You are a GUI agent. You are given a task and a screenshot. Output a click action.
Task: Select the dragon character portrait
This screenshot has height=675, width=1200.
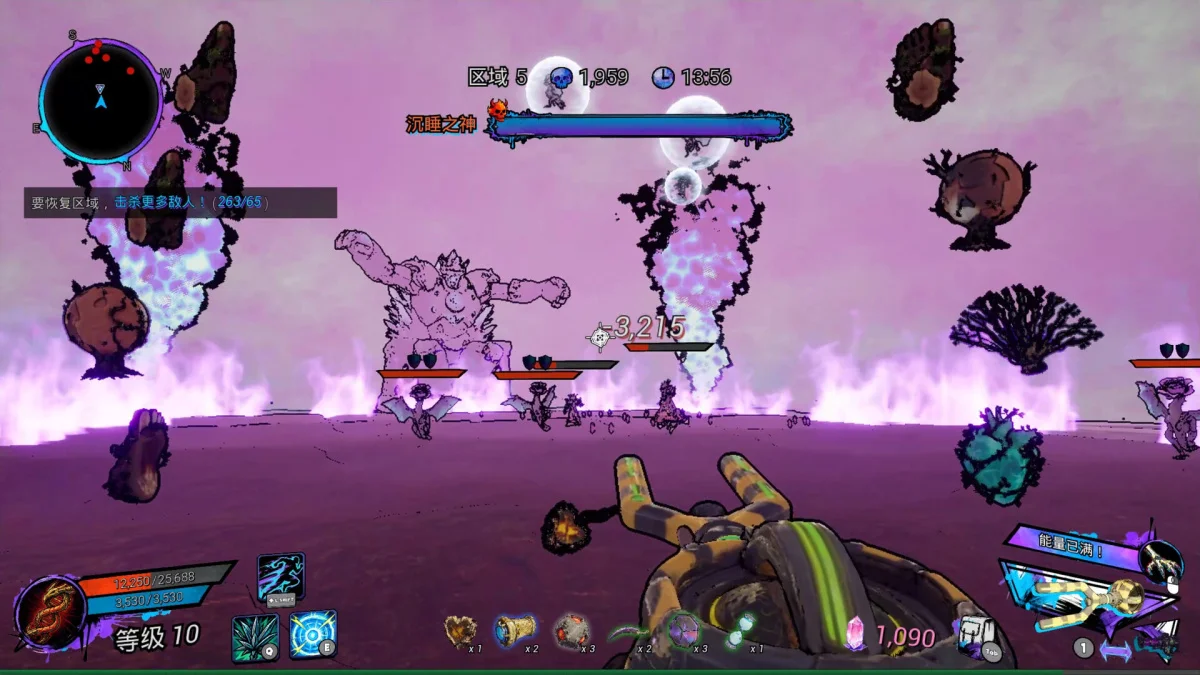pos(50,614)
